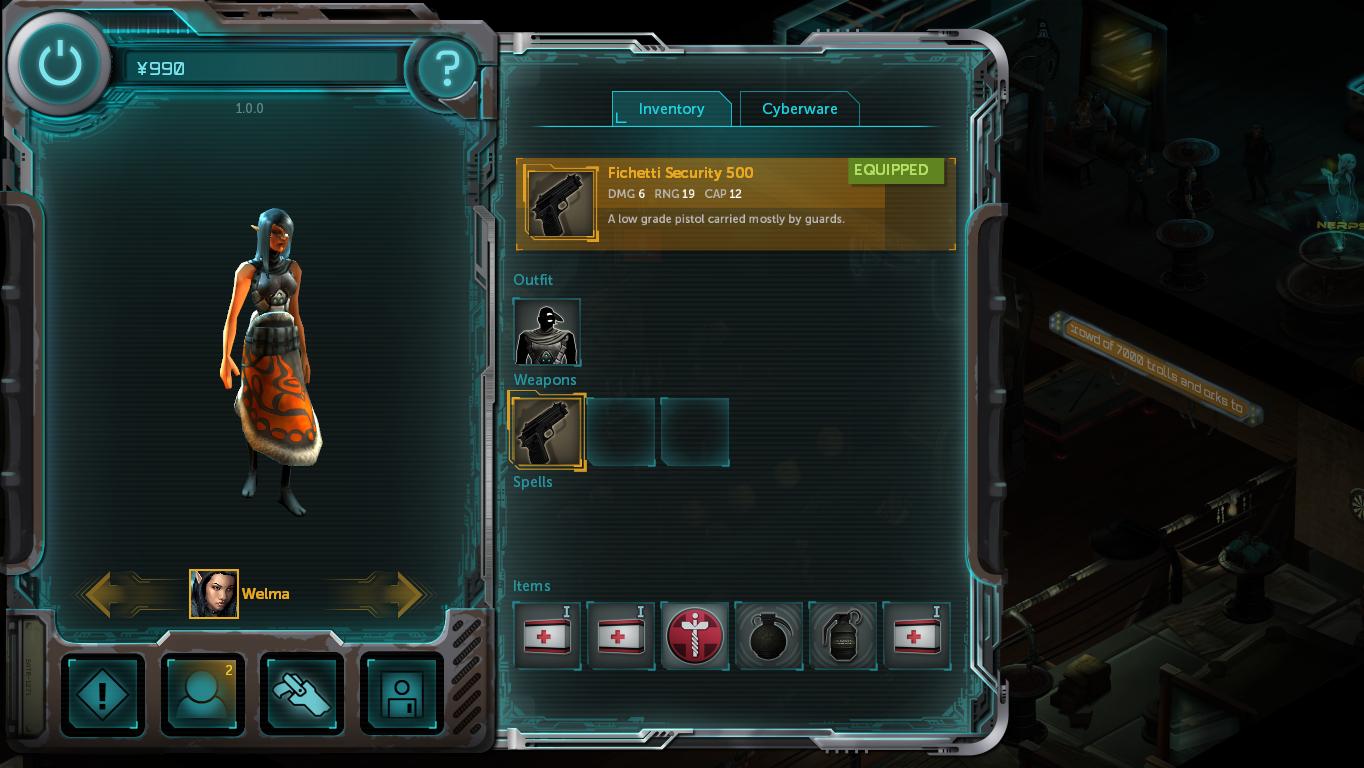
Task: Click the power button icon
Action: 60,65
